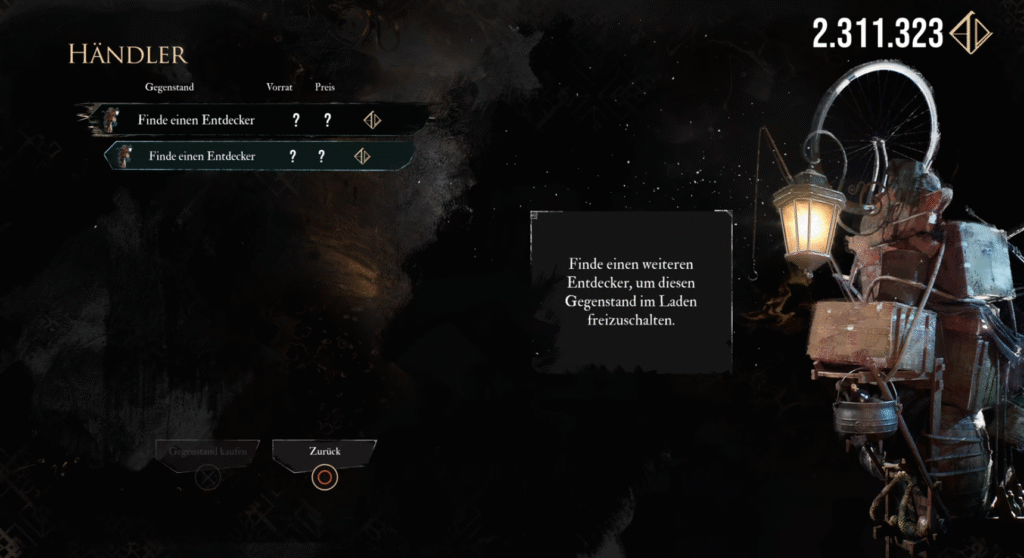Go back with the Zurück button

pos(323,453)
